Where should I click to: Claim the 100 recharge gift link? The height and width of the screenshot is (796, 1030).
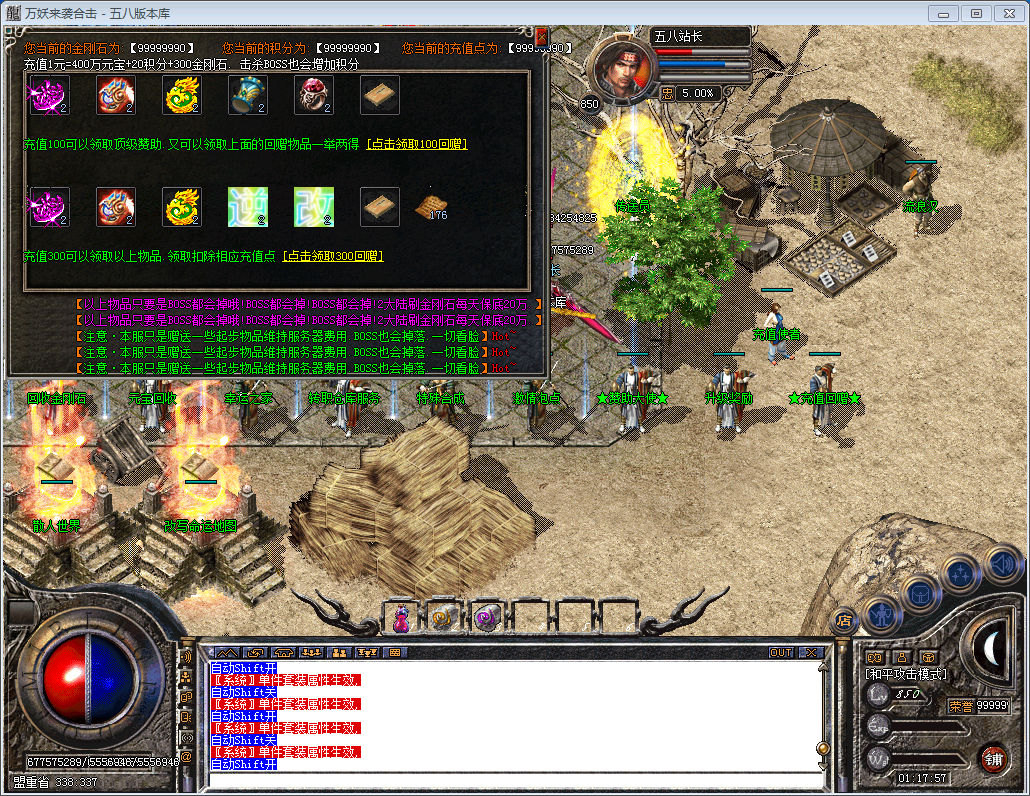[x=417, y=144]
